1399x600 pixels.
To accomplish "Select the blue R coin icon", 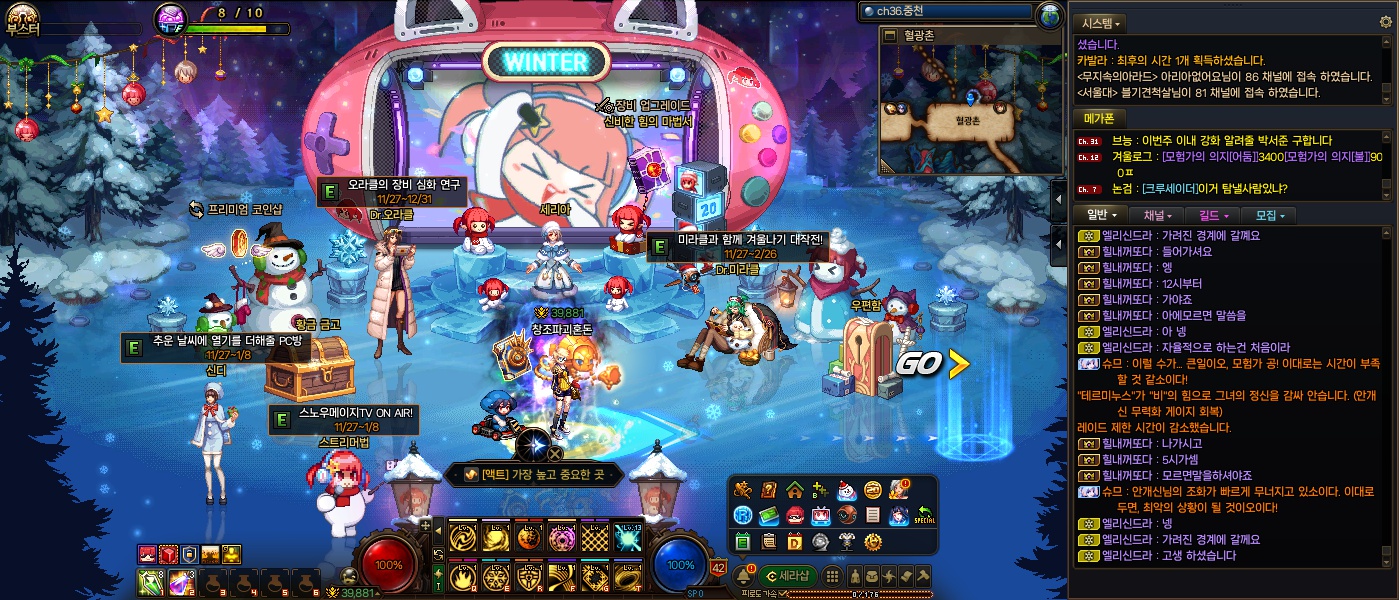I will [742, 515].
